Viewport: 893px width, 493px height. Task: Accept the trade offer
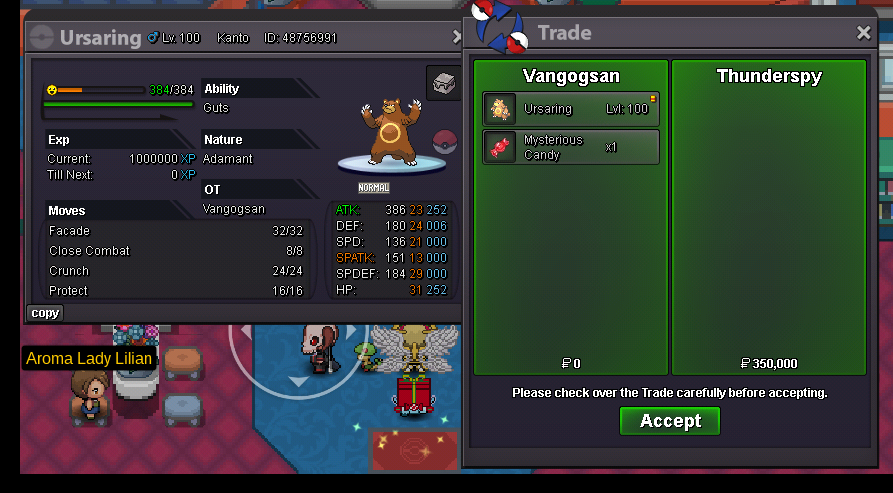669,421
